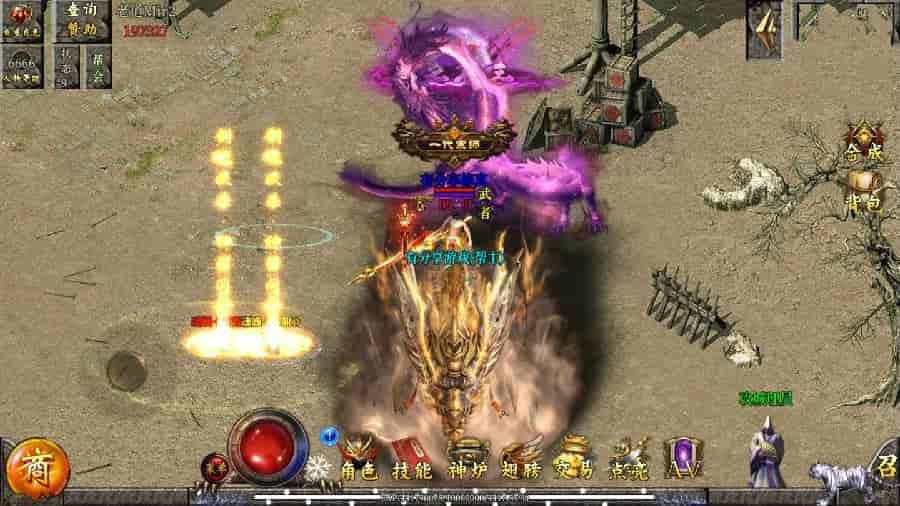This screenshot has width=900, height=506.
Task: Open the 角色 character menu
Action: point(360,460)
